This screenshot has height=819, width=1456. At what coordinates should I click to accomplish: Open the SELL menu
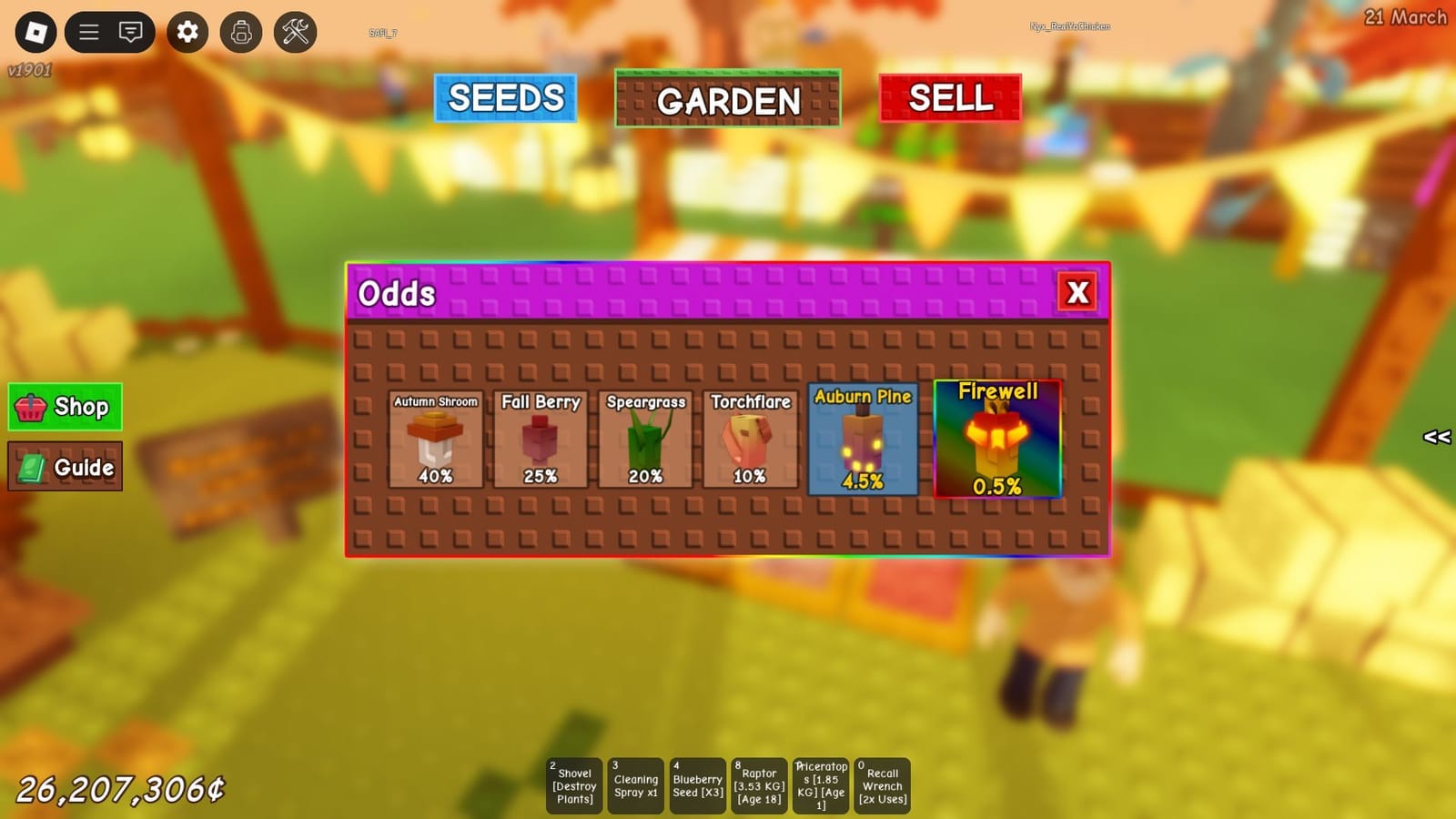tap(950, 98)
